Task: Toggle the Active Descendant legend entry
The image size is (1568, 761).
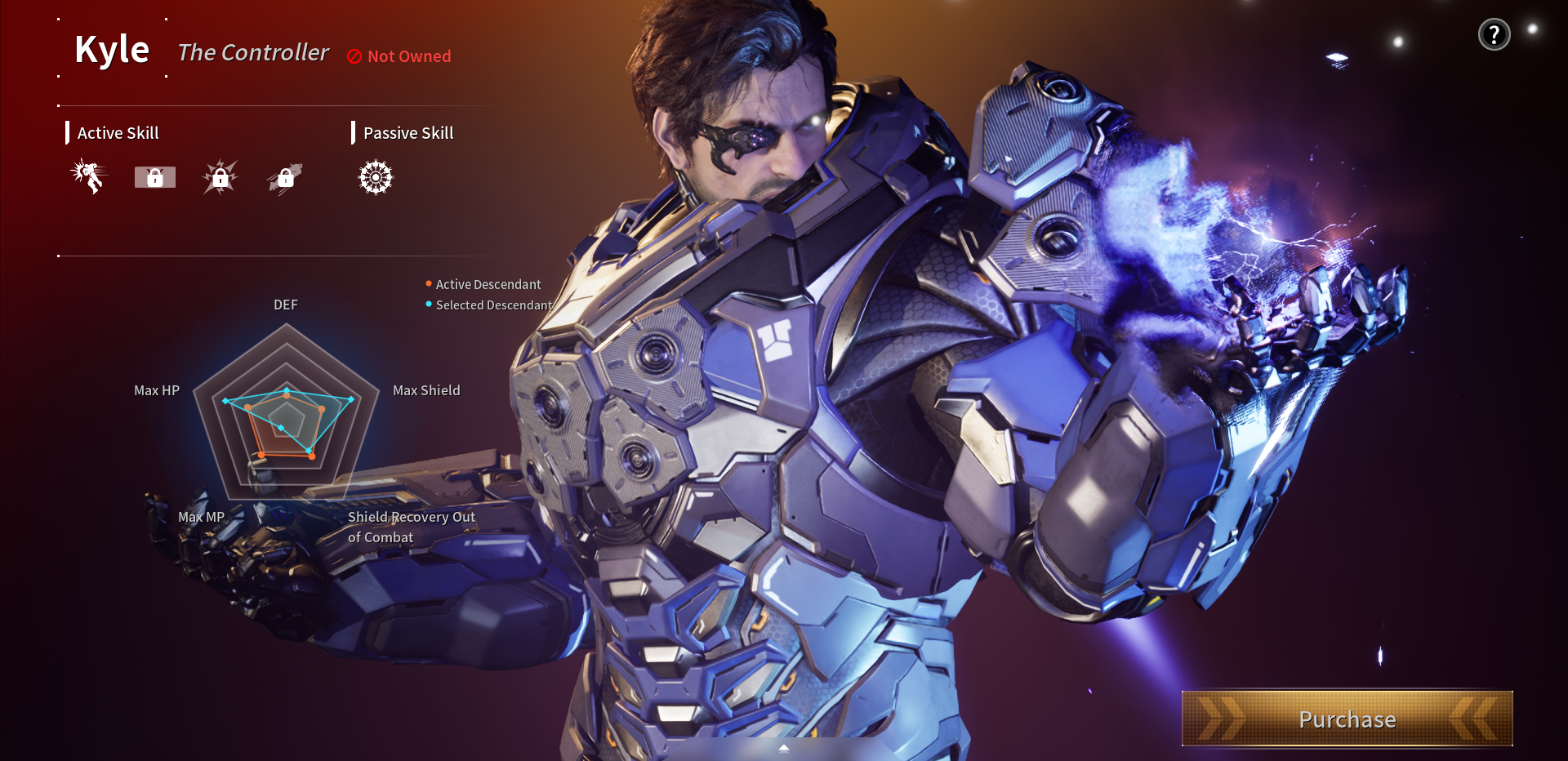Action: click(483, 284)
